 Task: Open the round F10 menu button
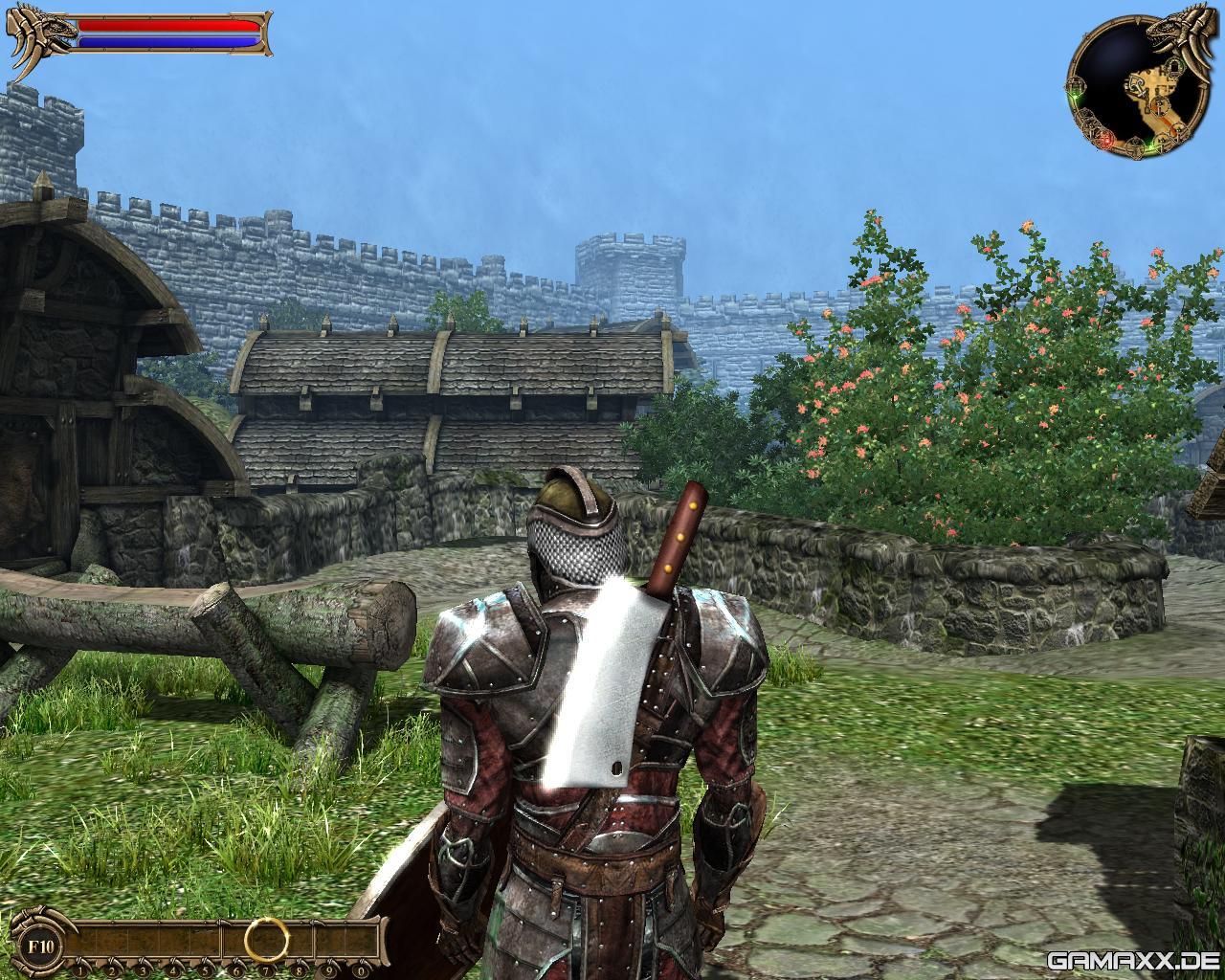pos(39,946)
